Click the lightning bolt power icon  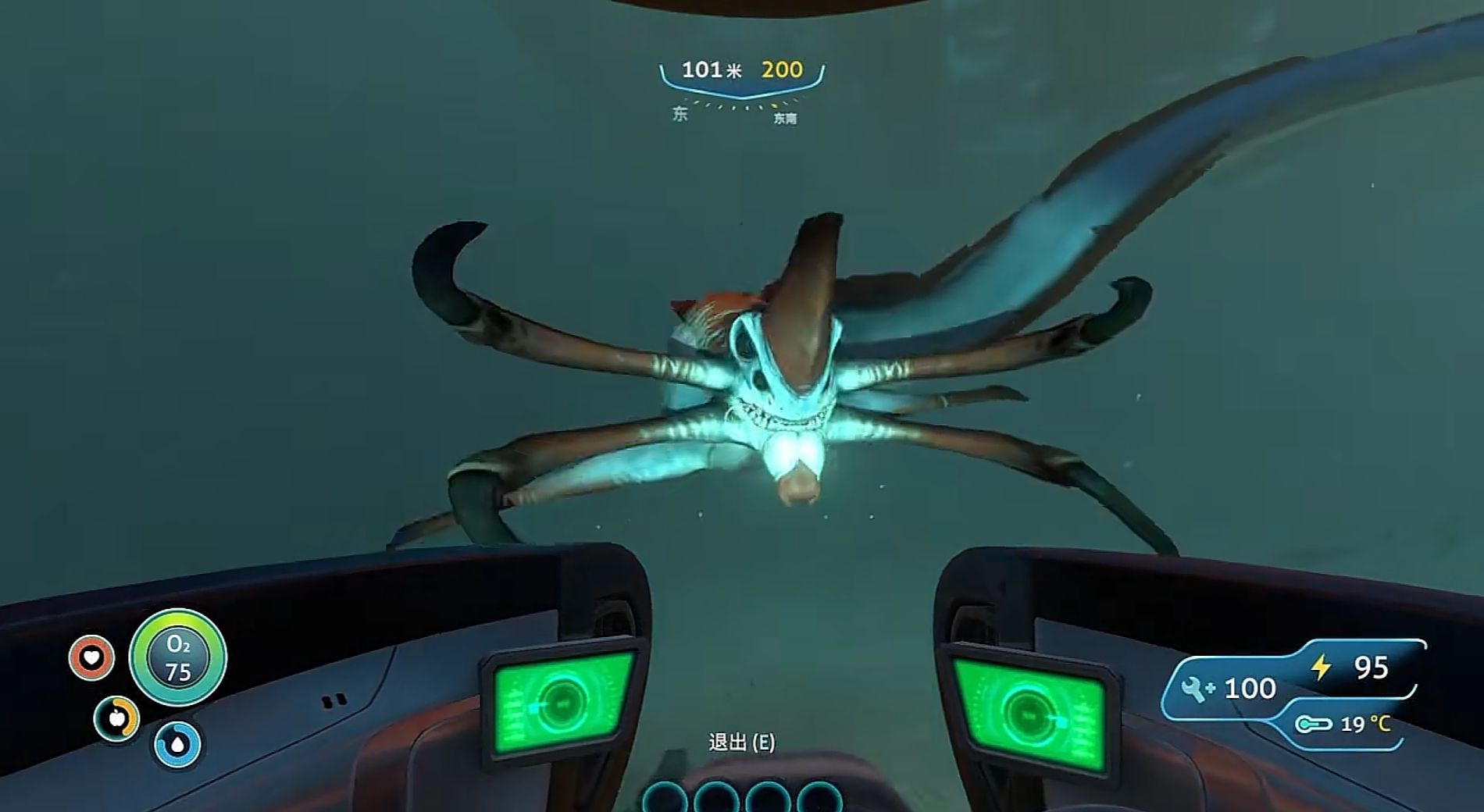(1320, 667)
